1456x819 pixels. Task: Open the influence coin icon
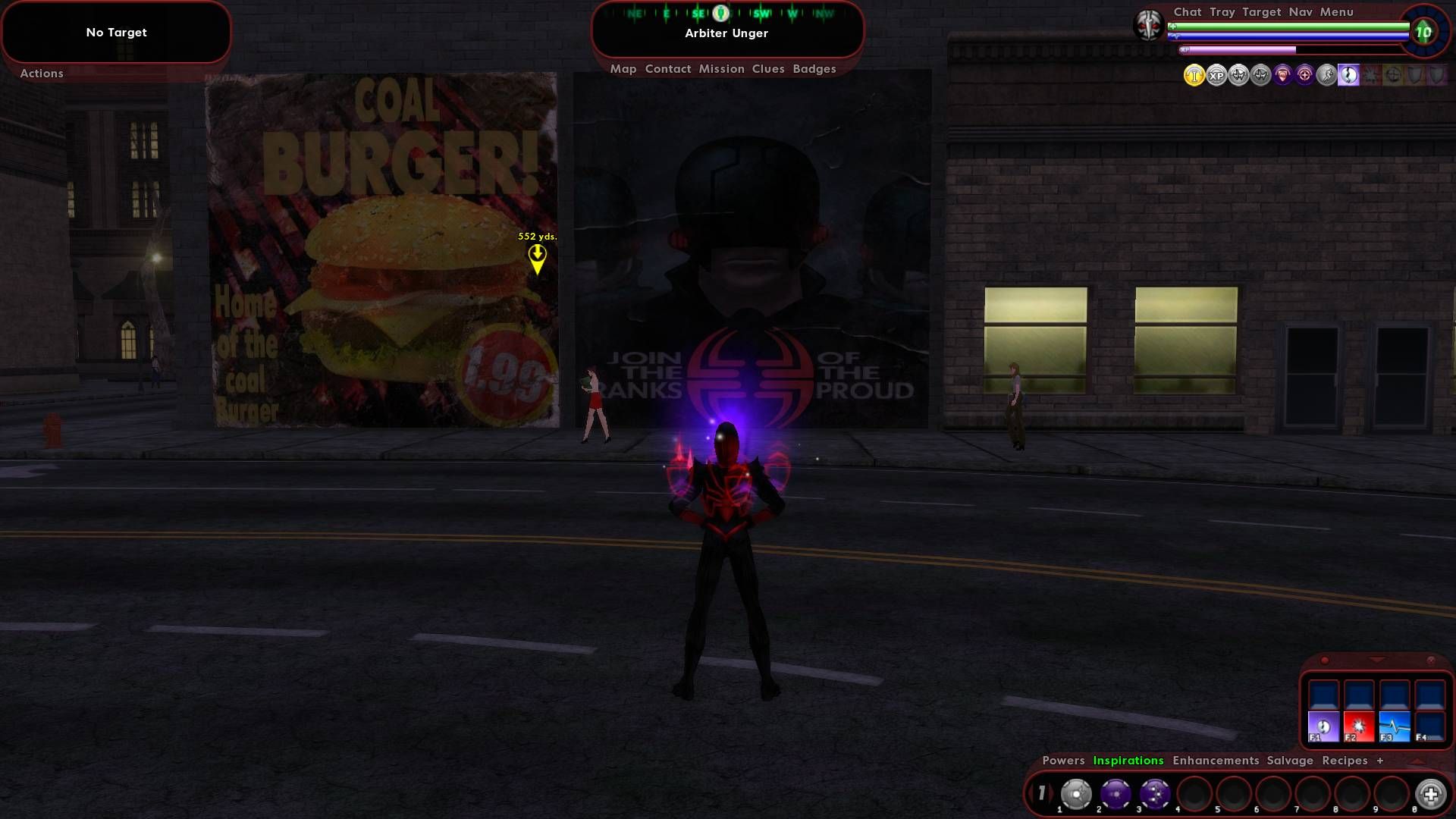(x=1194, y=75)
